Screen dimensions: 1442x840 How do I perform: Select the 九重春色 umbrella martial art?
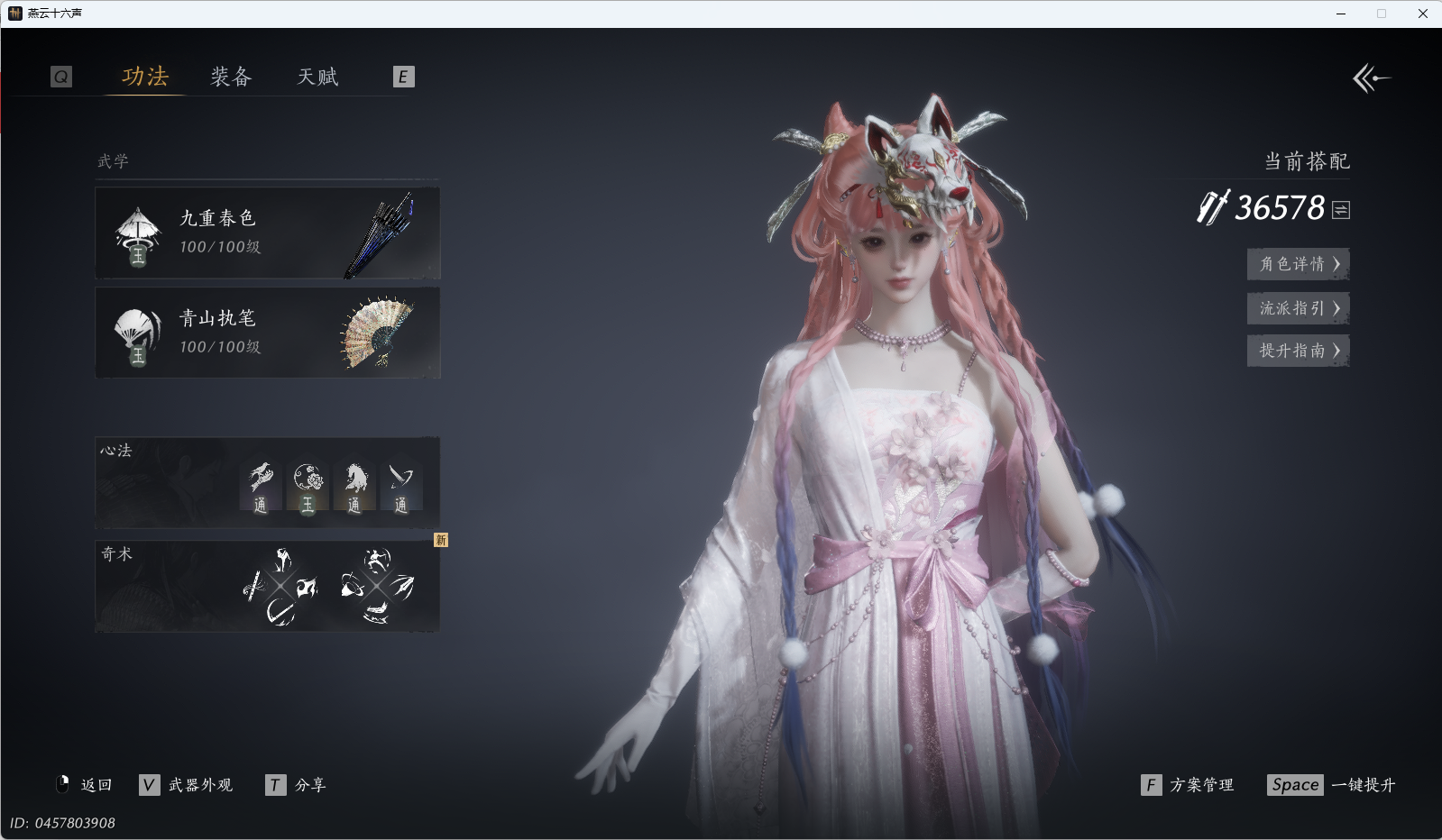point(268,233)
